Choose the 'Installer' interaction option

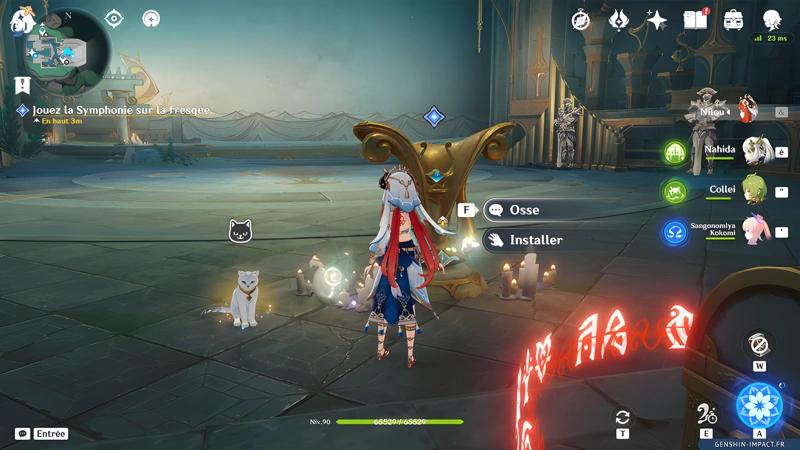536,240
